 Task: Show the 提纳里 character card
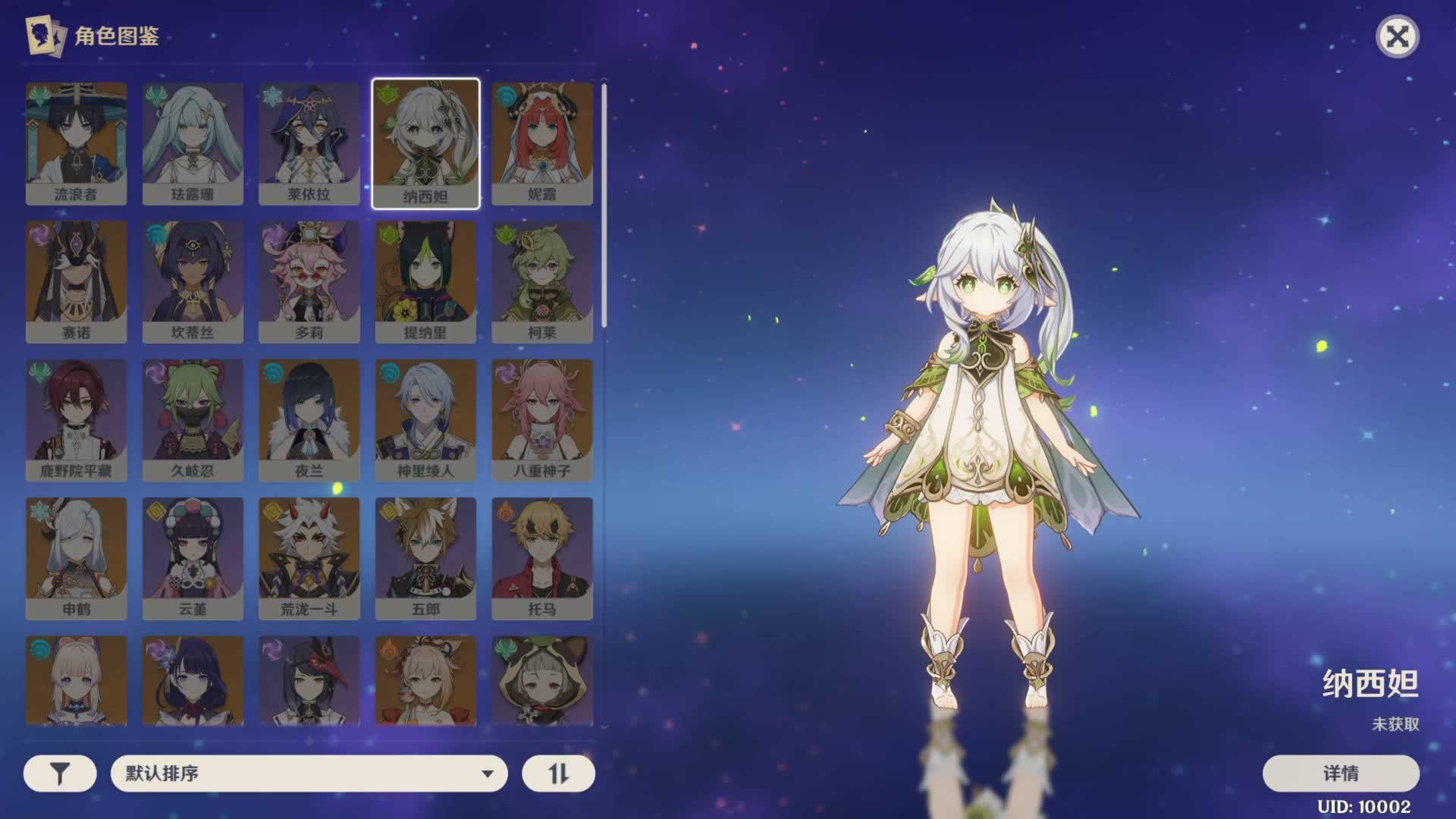click(425, 281)
